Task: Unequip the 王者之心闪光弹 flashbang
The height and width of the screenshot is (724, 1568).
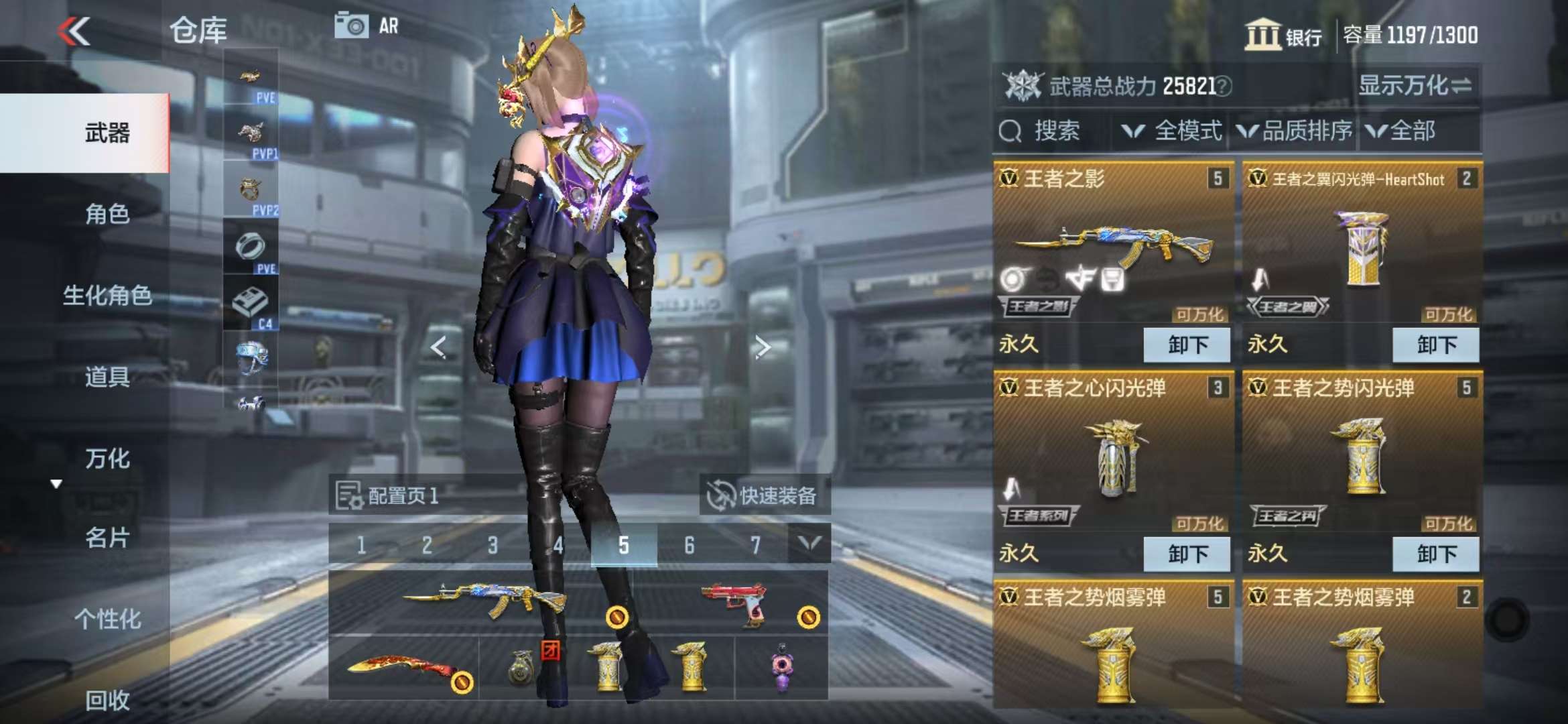Action: point(1187,554)
